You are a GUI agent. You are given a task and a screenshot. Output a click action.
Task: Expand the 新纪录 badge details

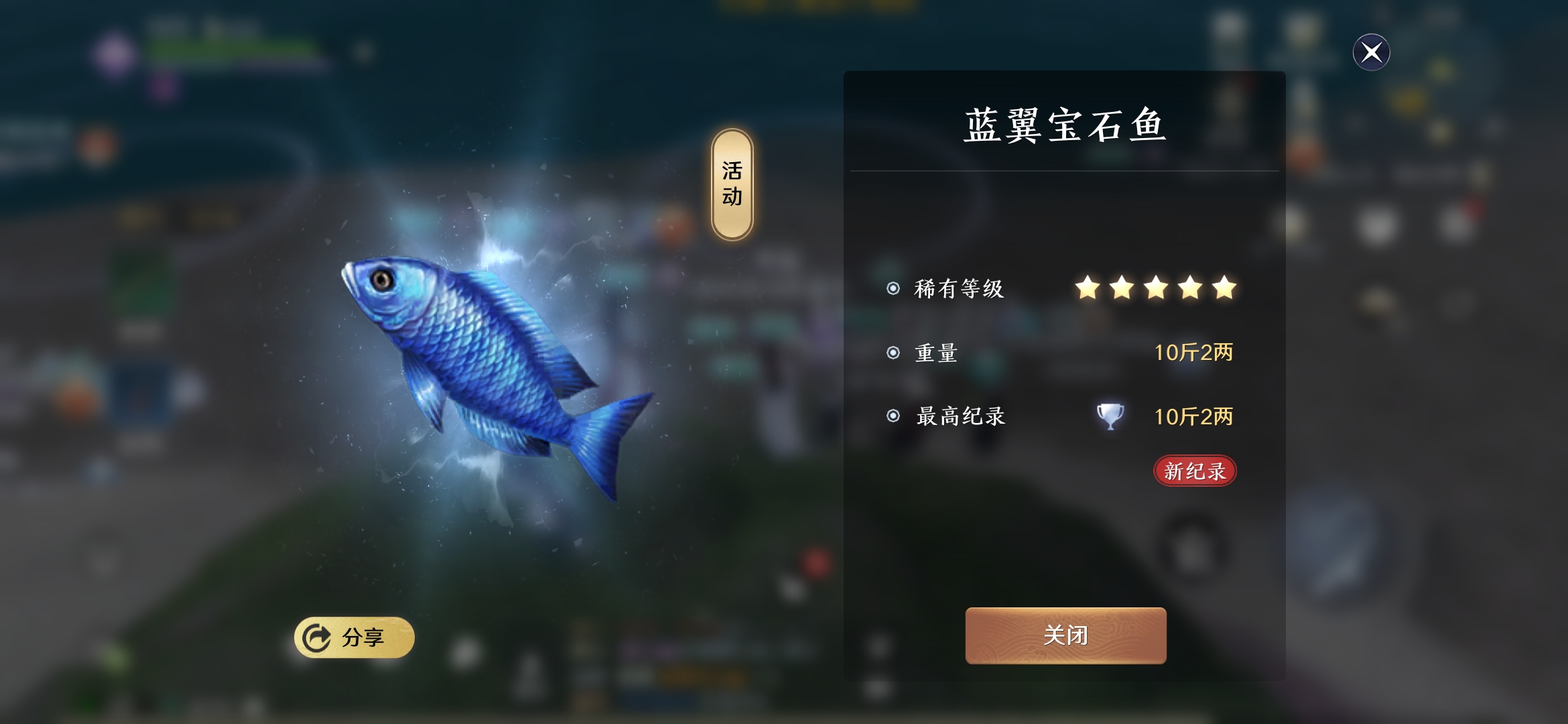(x=1195, y=471)
